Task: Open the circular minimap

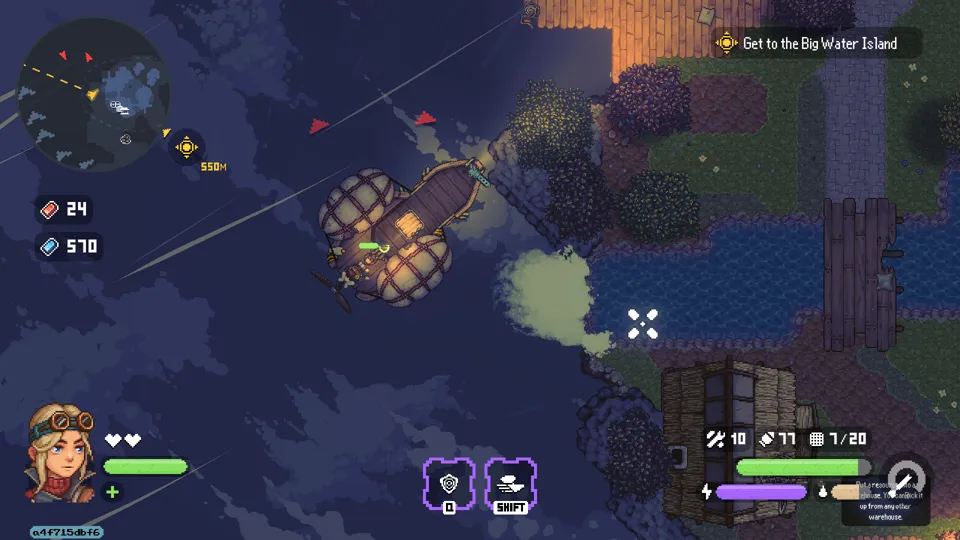Action: click(94, 93)
